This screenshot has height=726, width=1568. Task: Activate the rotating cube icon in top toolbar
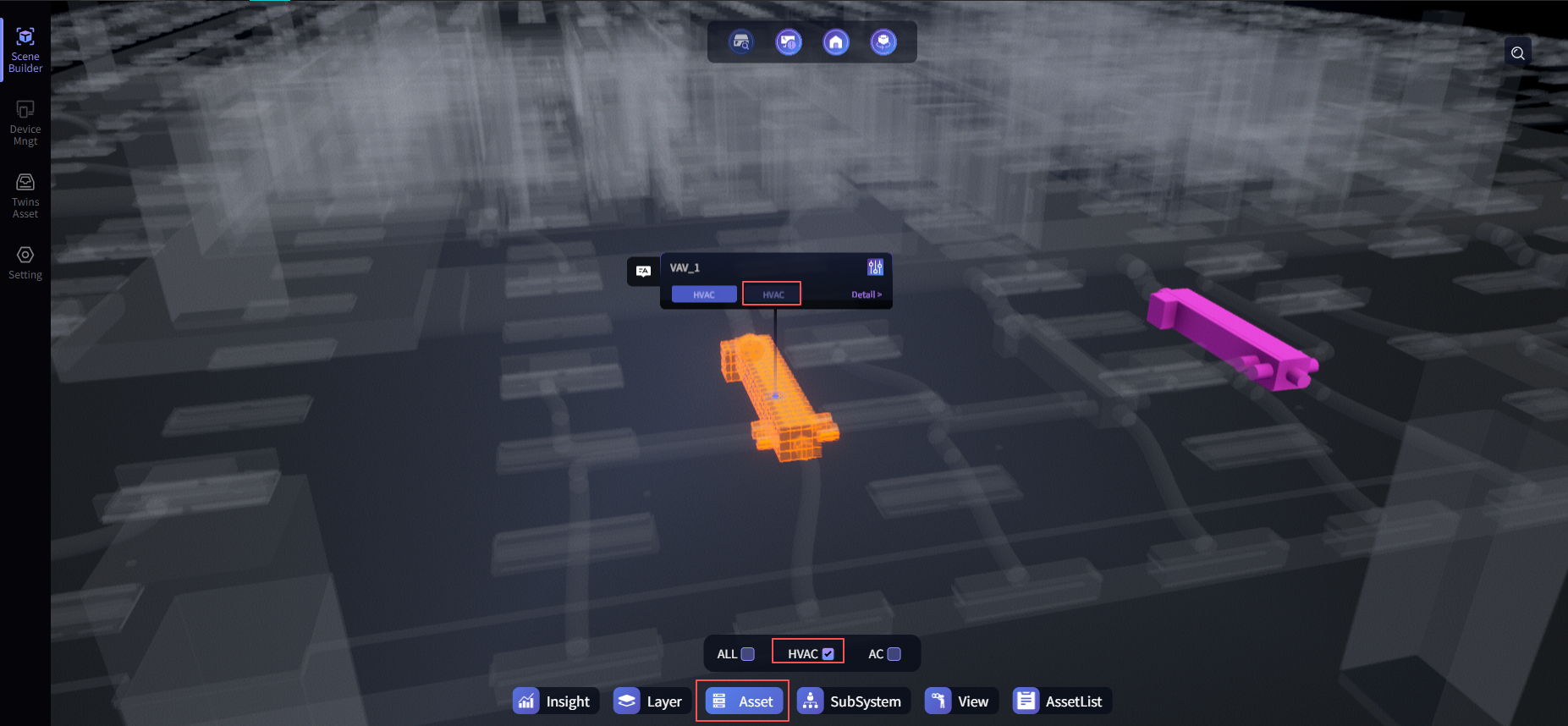[883, 42]
